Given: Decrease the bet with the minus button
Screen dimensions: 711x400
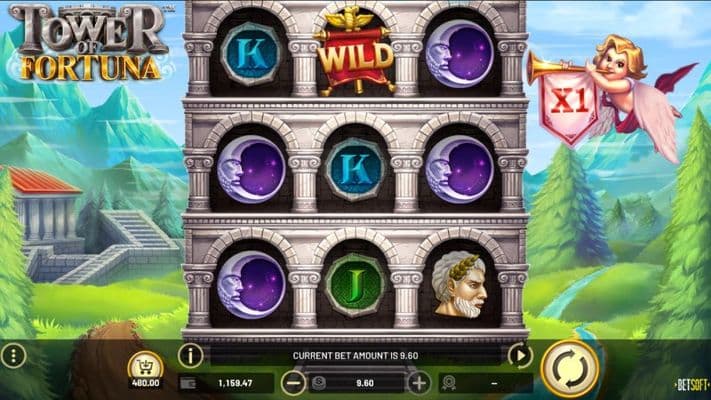Looking at the screenshot, I should (x=293, y=382).
